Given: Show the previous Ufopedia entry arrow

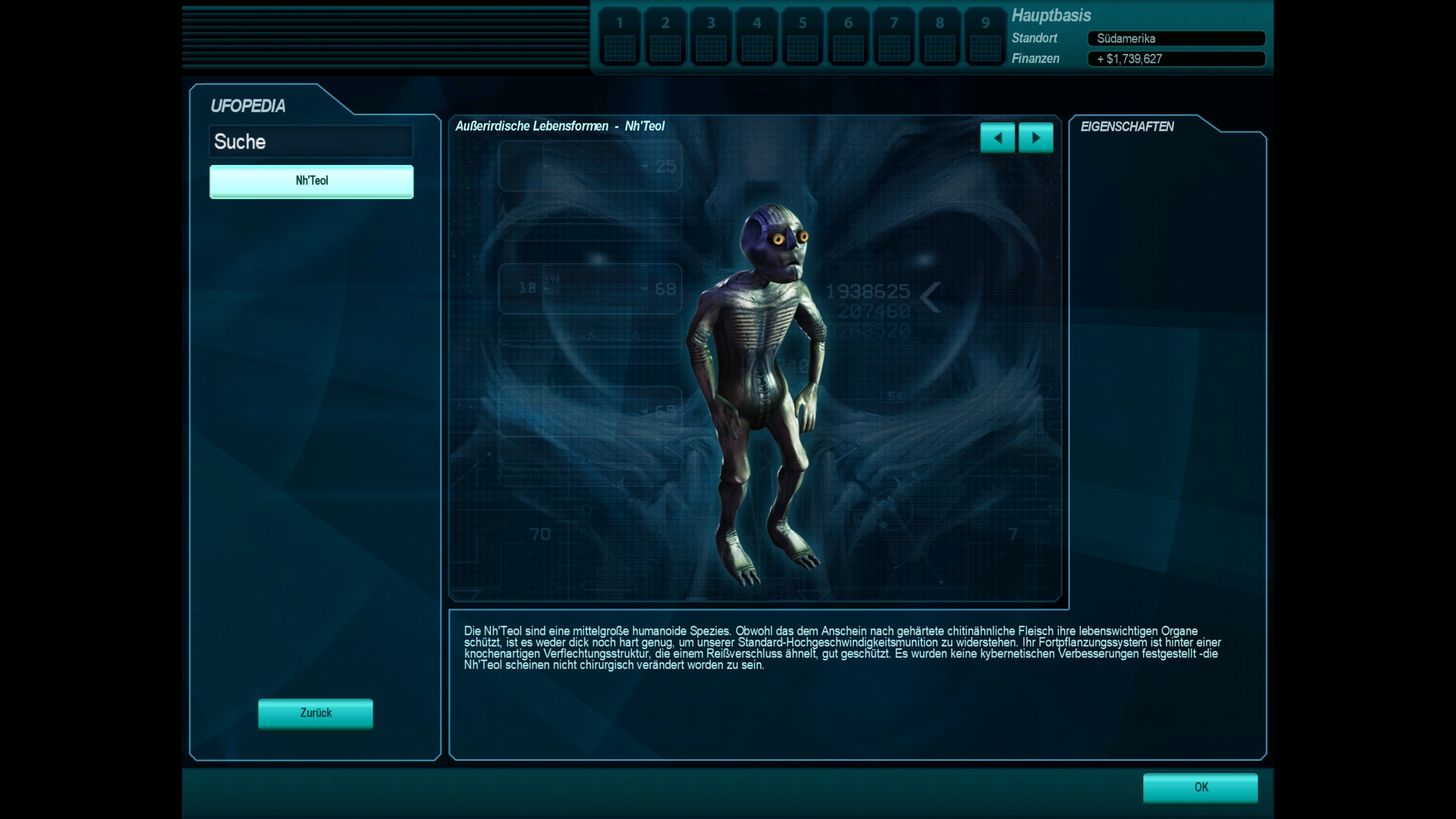Looking at the screenshot, I should click(997, 138).
